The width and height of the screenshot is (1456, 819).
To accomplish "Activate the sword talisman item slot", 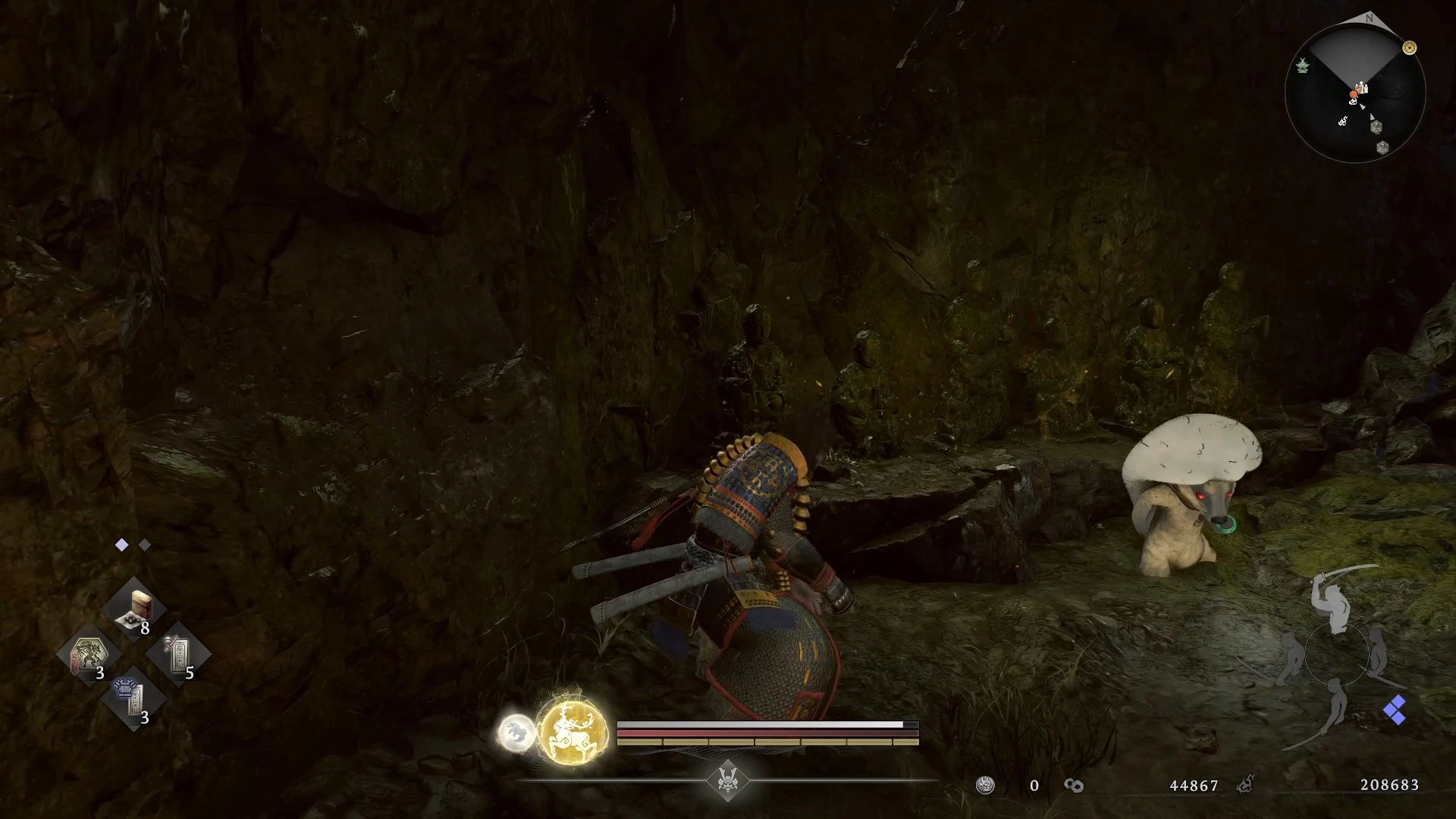I will (x=179, y=654).
